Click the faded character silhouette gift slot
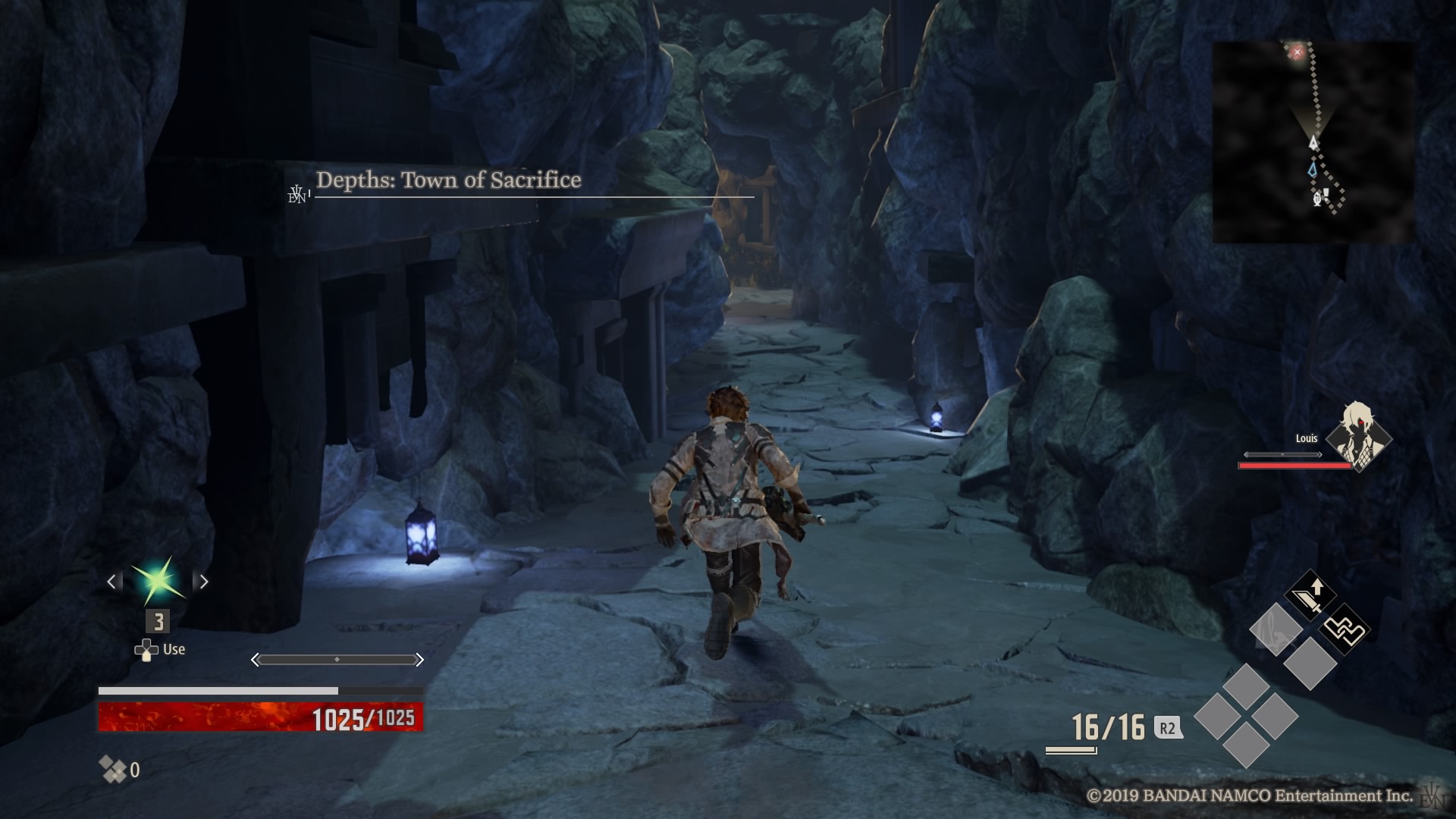The image size is (1456, 819). 1276,629
